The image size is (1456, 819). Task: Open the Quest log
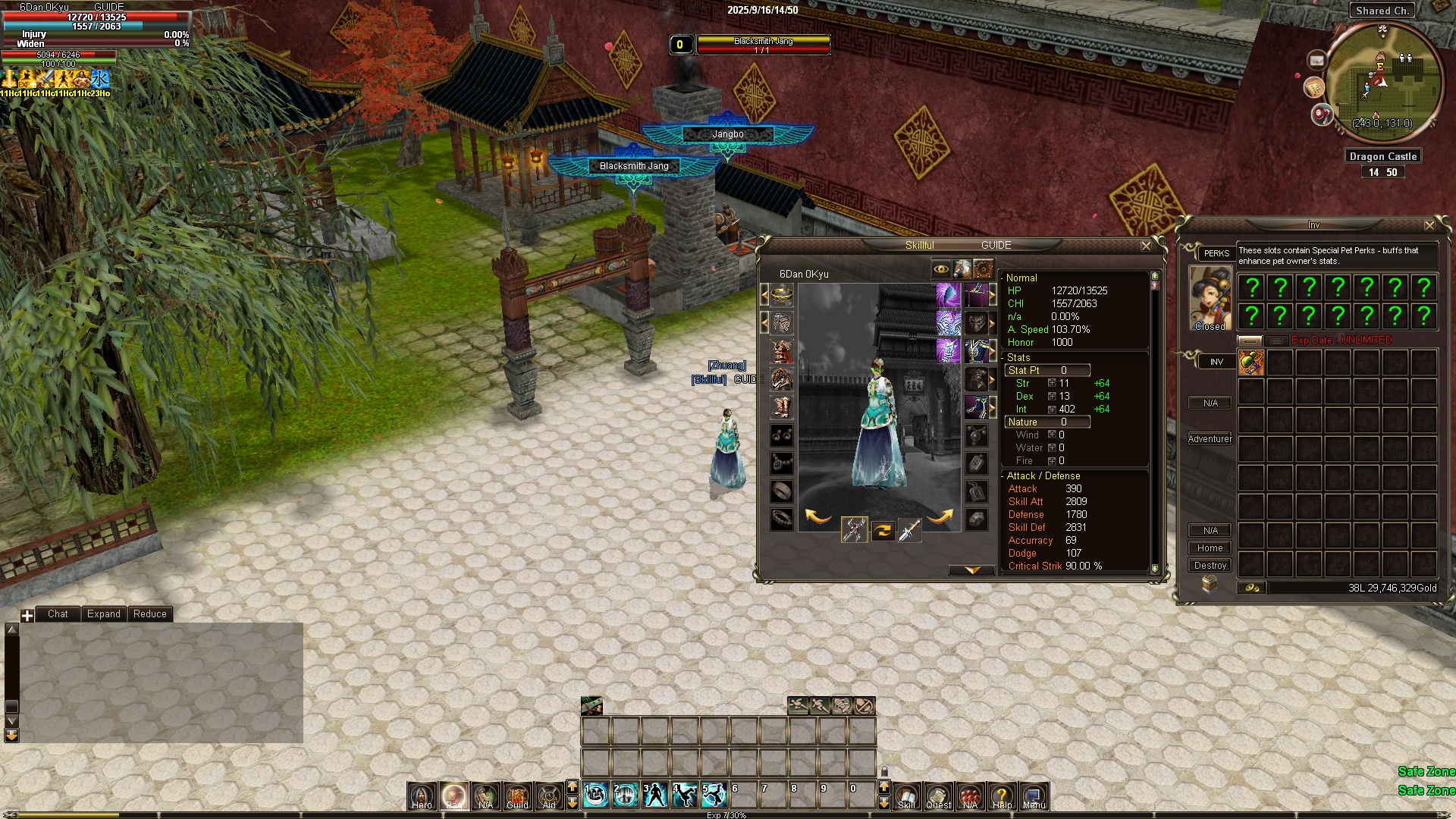pos(938,795)
